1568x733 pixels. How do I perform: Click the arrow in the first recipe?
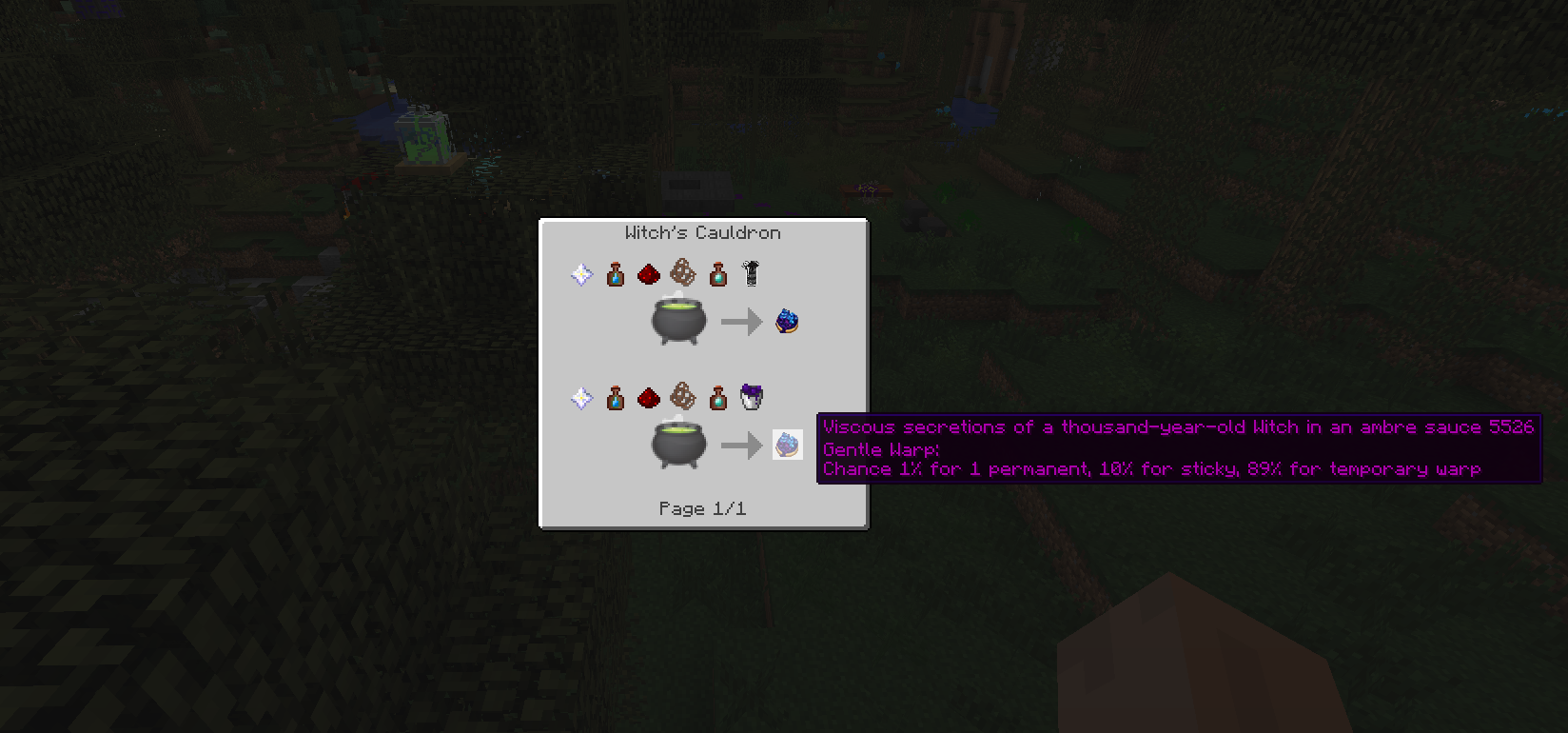click(x=742, y=321)
